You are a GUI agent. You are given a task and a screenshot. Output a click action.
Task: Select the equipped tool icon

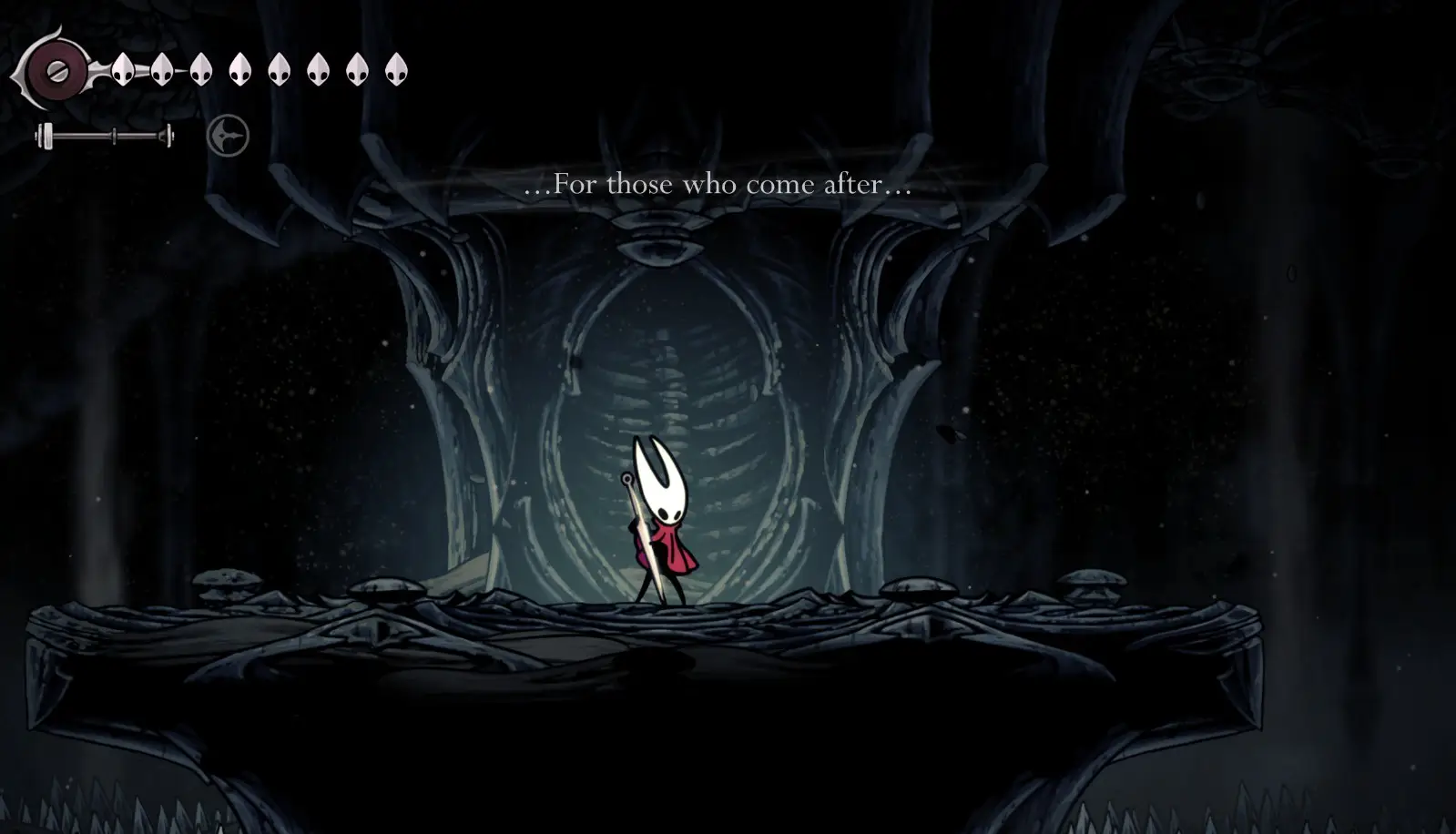pos(228,137)
